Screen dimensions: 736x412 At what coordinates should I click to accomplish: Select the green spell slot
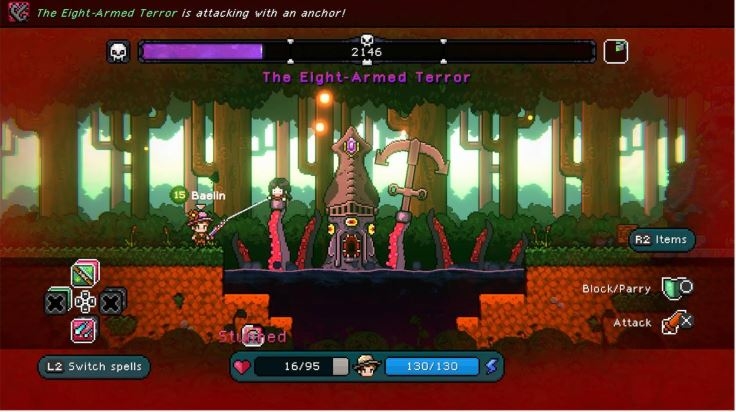coord(85,273)
